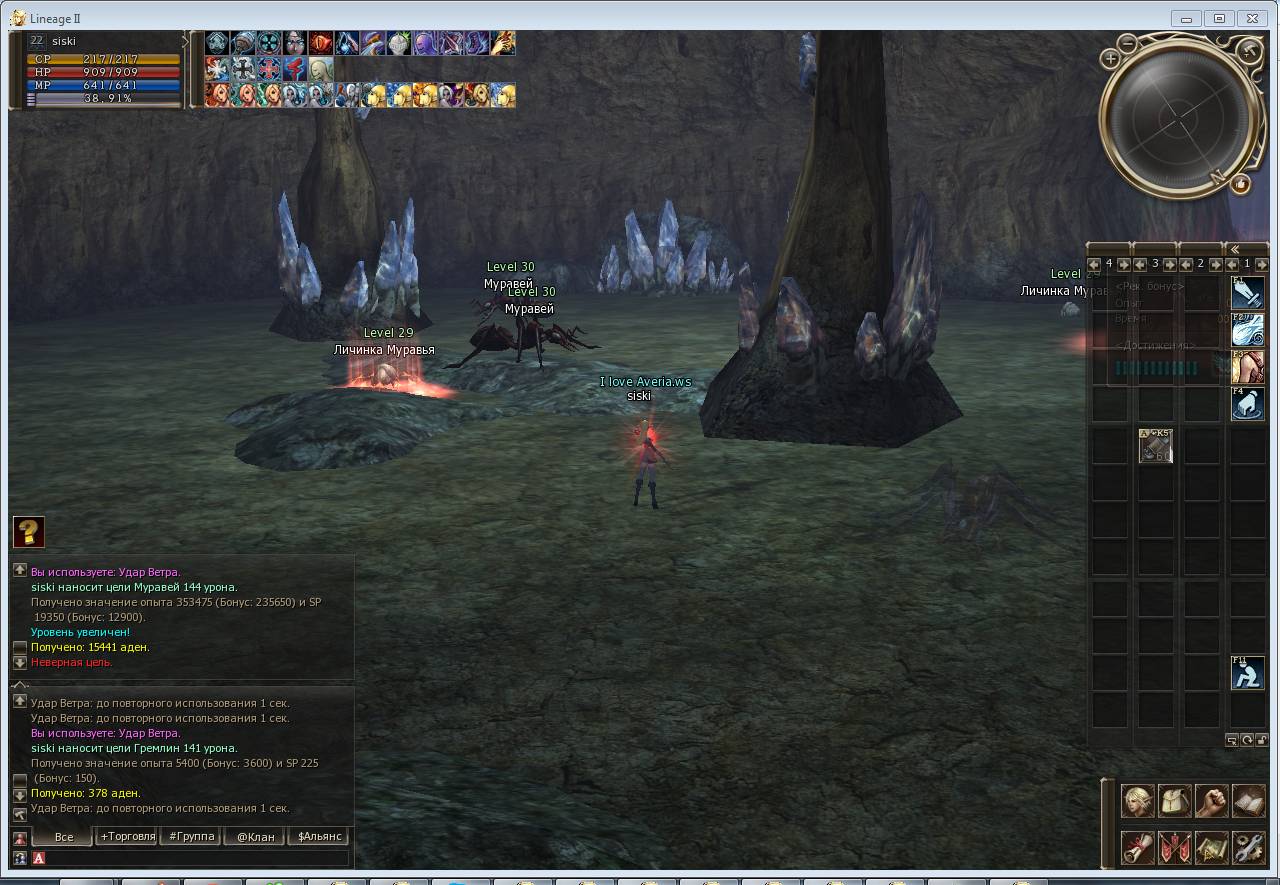Open the system menu wrench icon
This screenshot has width=1280, height=885.
click(x=1248, y=847)
